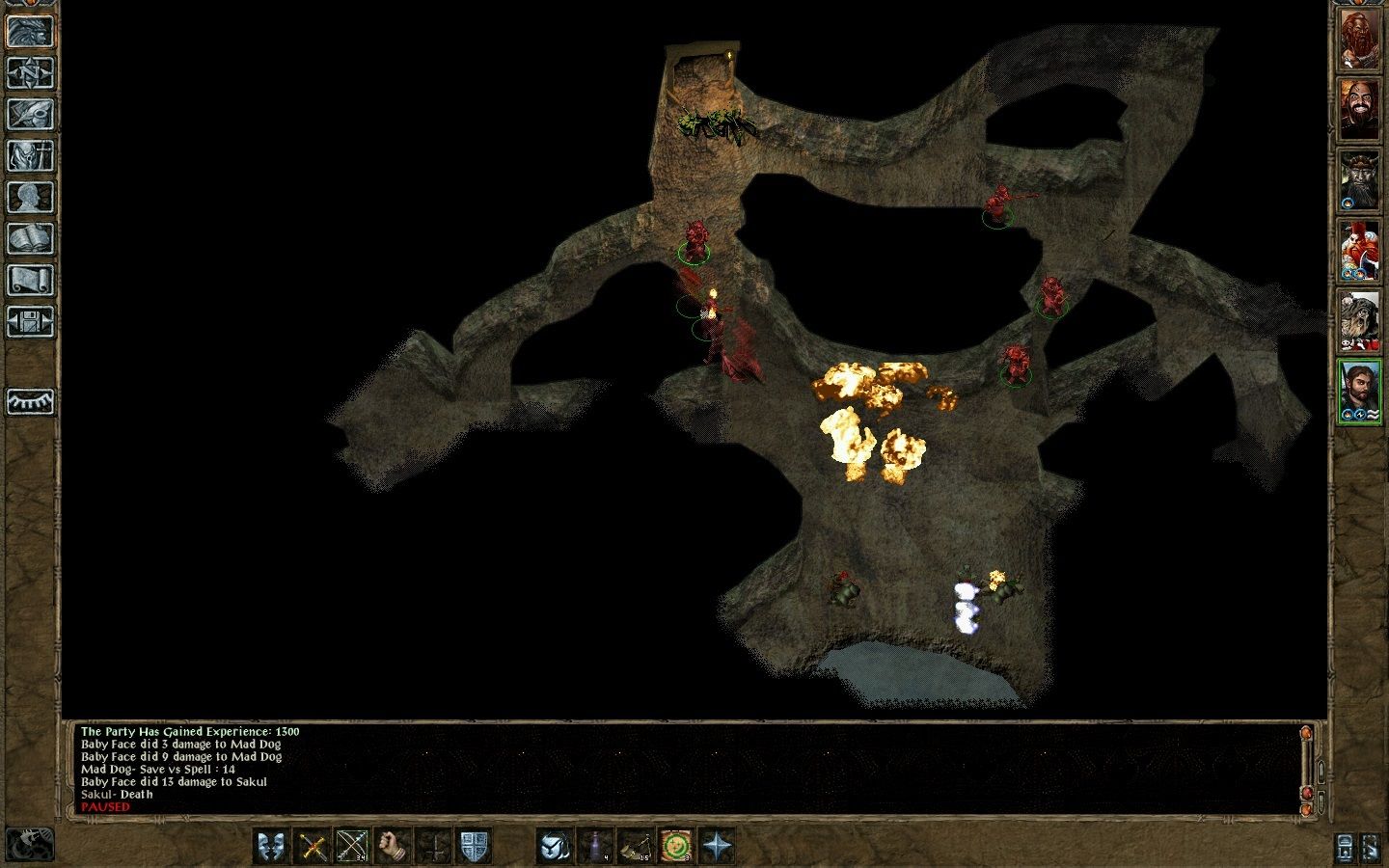The height and width of the screenshot is (868, 1389).
Task: Select the grinning black-bearded man portrait
Action: click(x=1358, y=108)
